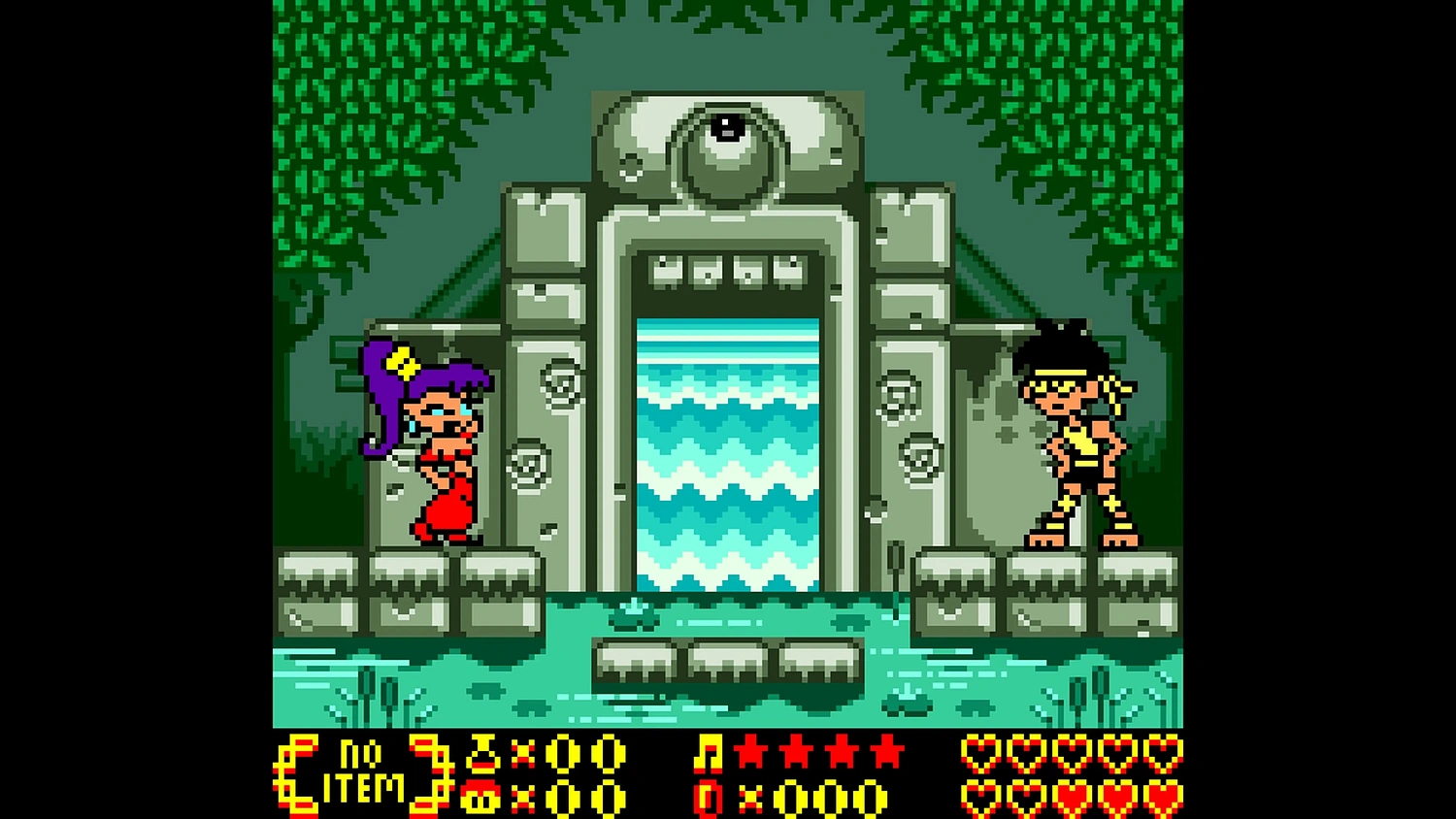This screenshot has height=819, width=1456.
Task: Toggle the bottom-right filled heart
Action: pos(1163,796)
